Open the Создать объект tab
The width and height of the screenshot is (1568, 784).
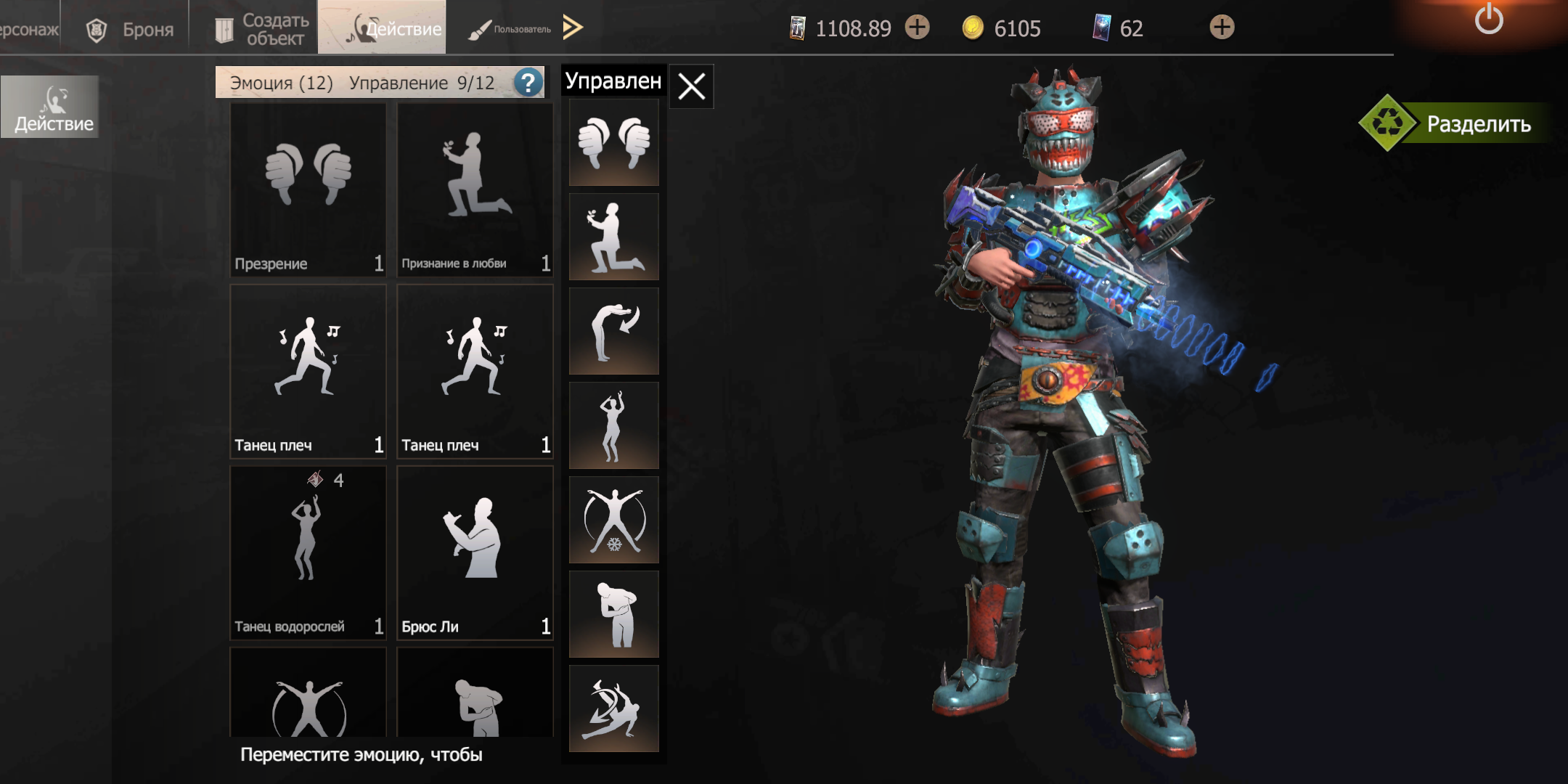click(x=261, y=29)
